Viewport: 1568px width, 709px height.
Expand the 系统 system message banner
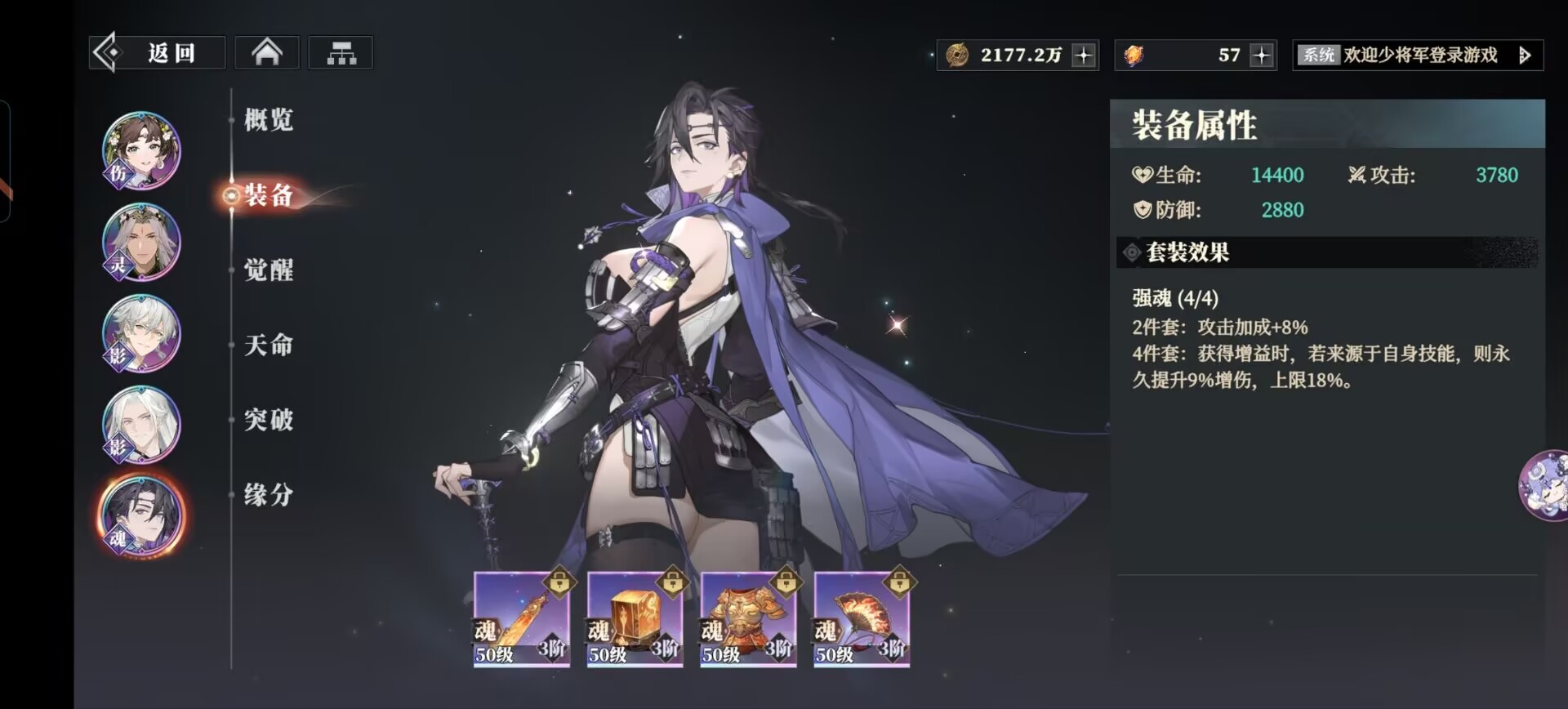pyautogui.click(x=1524, y=56)
